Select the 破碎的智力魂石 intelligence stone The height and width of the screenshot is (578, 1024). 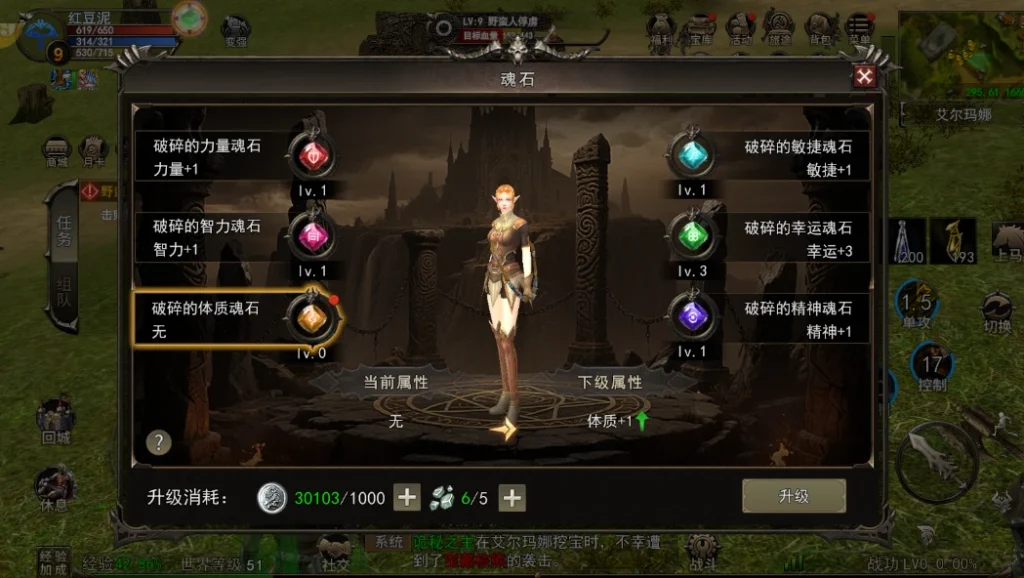pos(311,237)
